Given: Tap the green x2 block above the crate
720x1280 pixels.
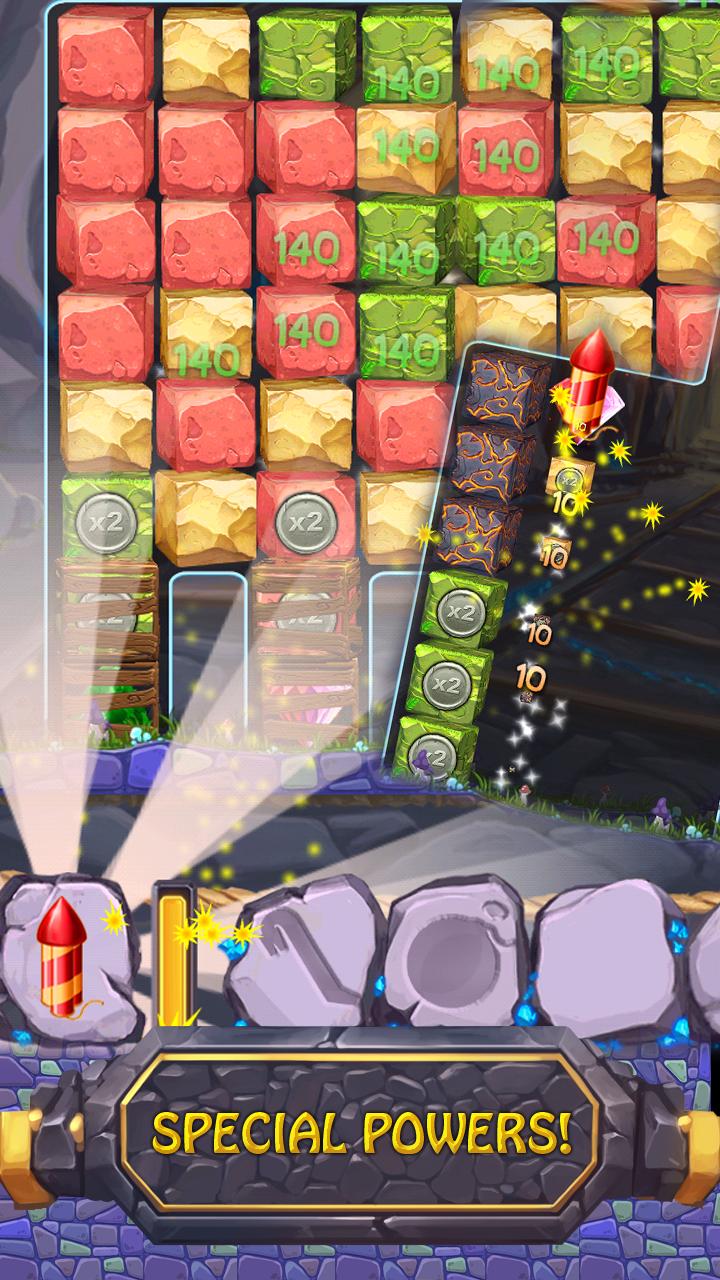Looking at the screenshot, I should [x=107, y=519].
